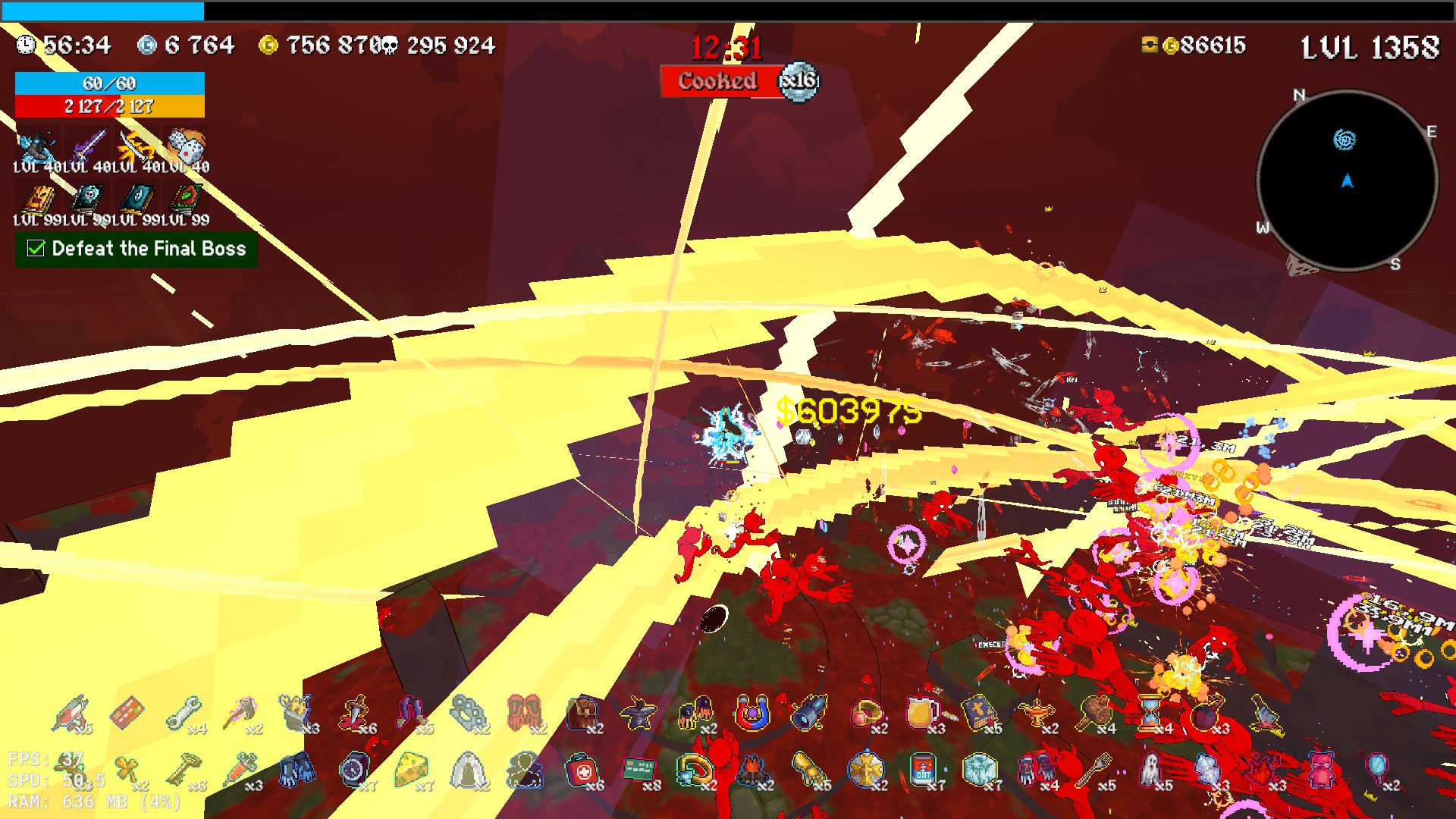Screen dimensions: 1456x819
Task: Select the silver fork item
Action: 1093,769
